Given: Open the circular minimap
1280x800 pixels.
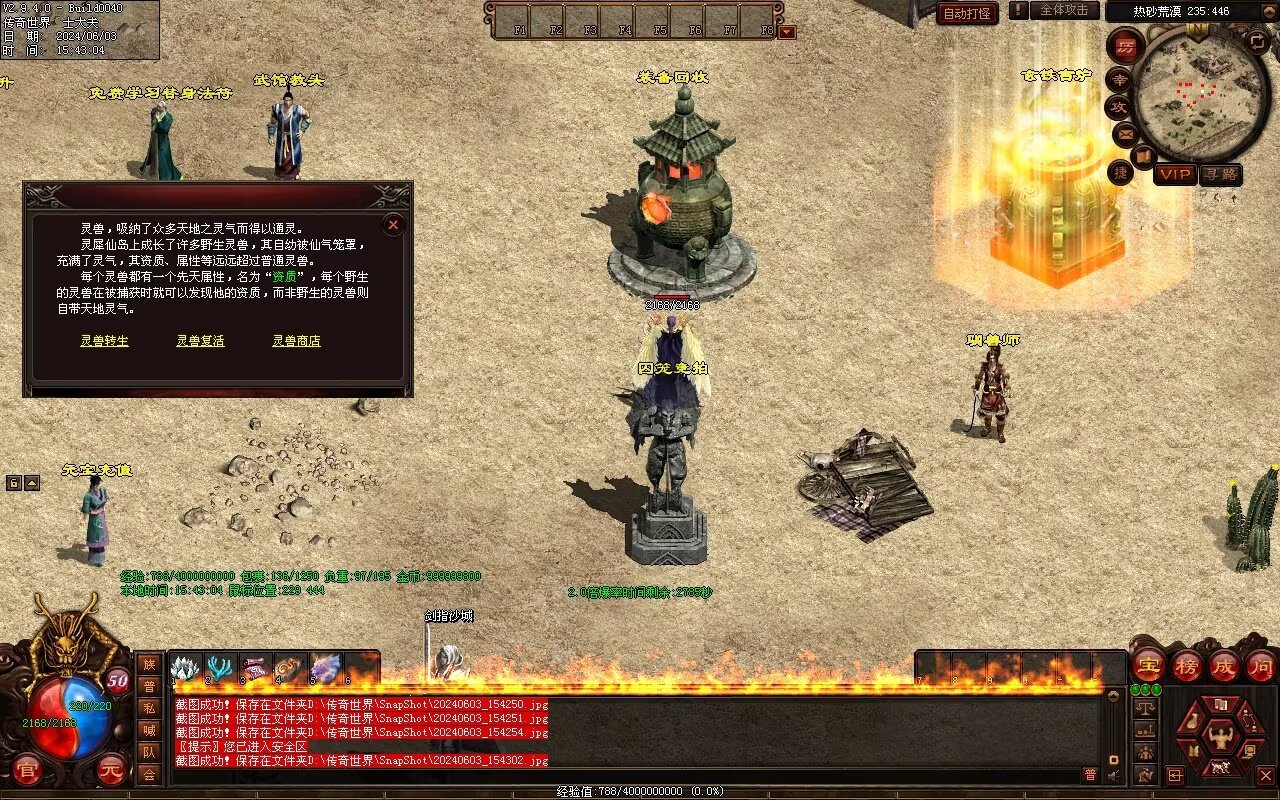Looking at the screenshot, I should 1202,93.
